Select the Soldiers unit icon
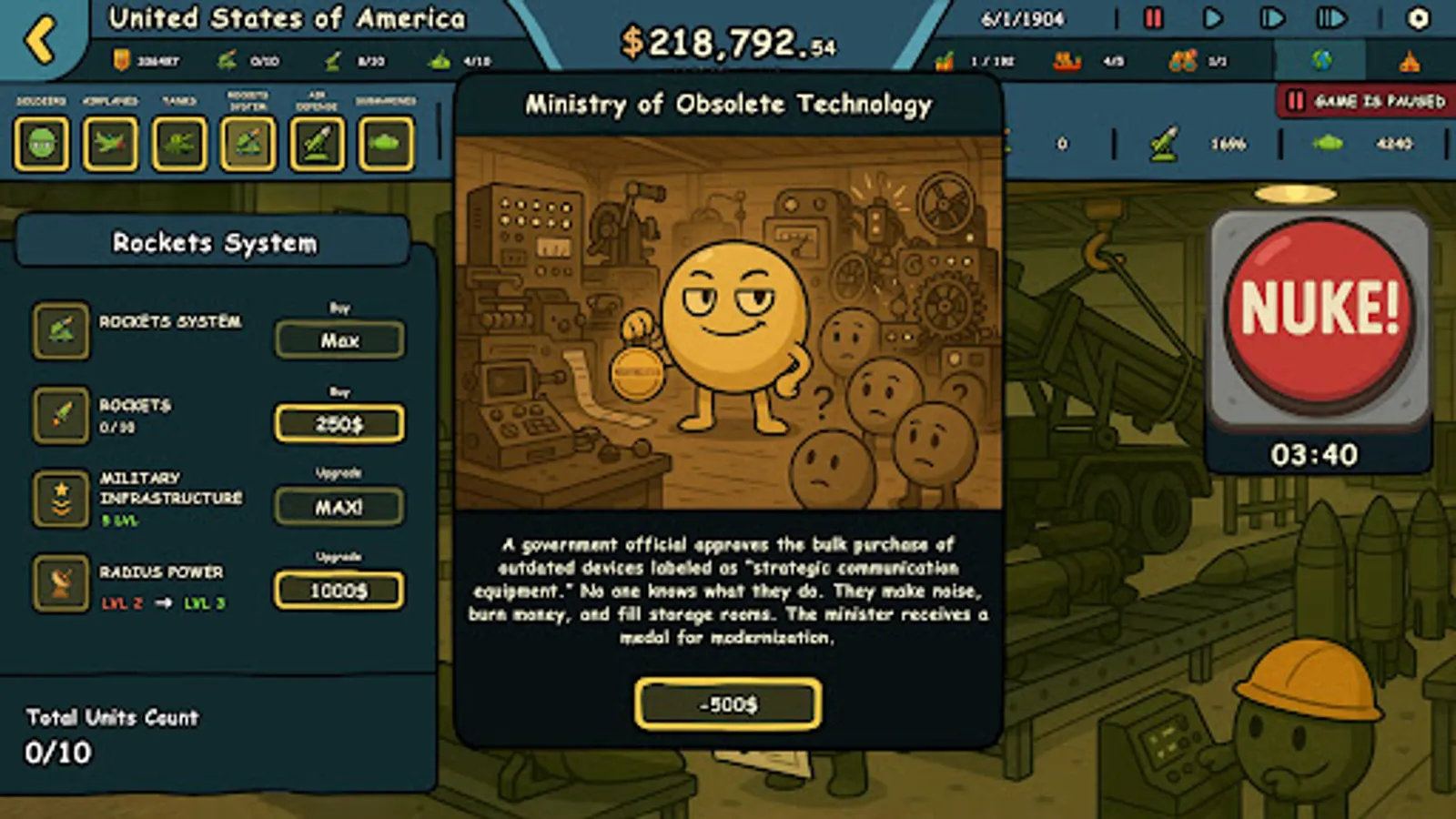This screenshot has height=819, width=1456. click(40, 144)
